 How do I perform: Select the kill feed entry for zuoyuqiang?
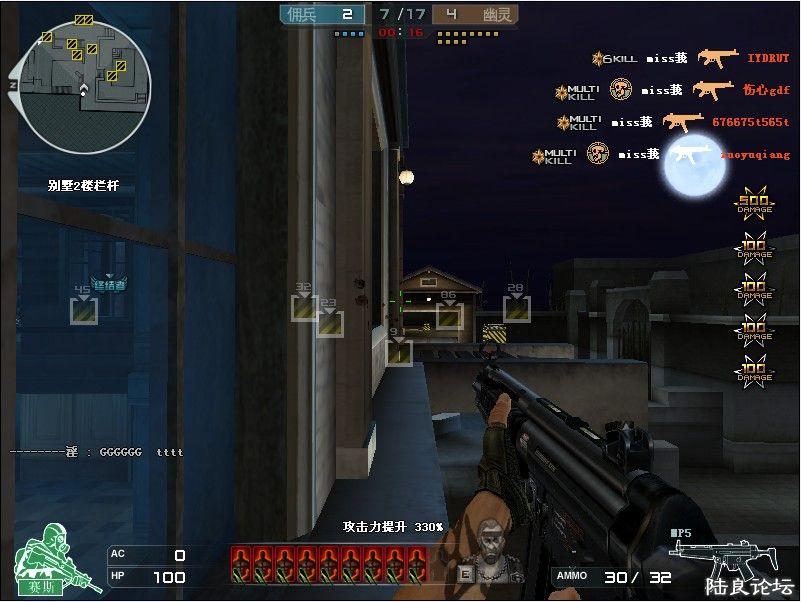[x=663, y=155]
